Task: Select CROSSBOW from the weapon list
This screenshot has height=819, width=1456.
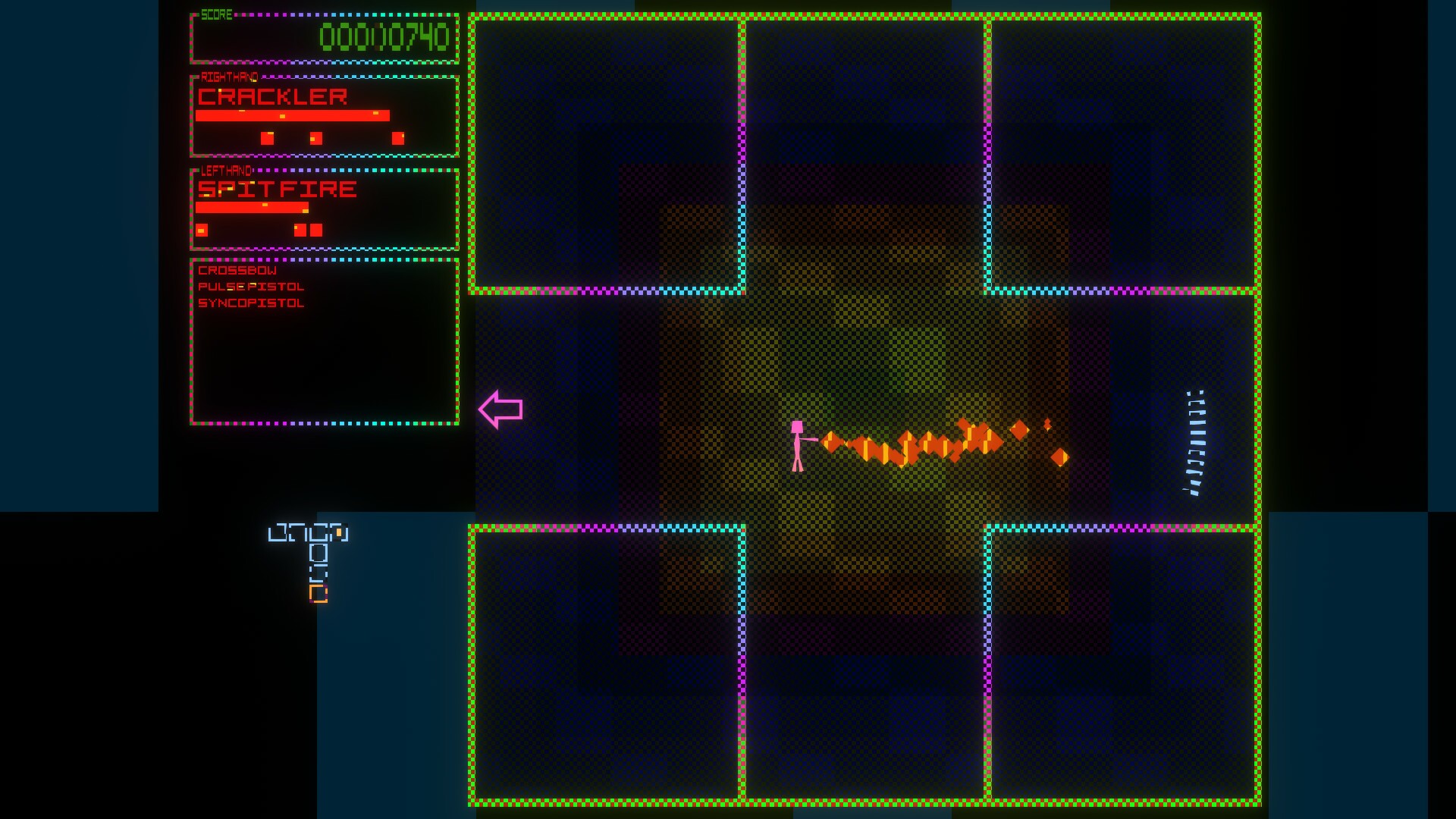Action: pyautogui.click(x=236, y=269)
